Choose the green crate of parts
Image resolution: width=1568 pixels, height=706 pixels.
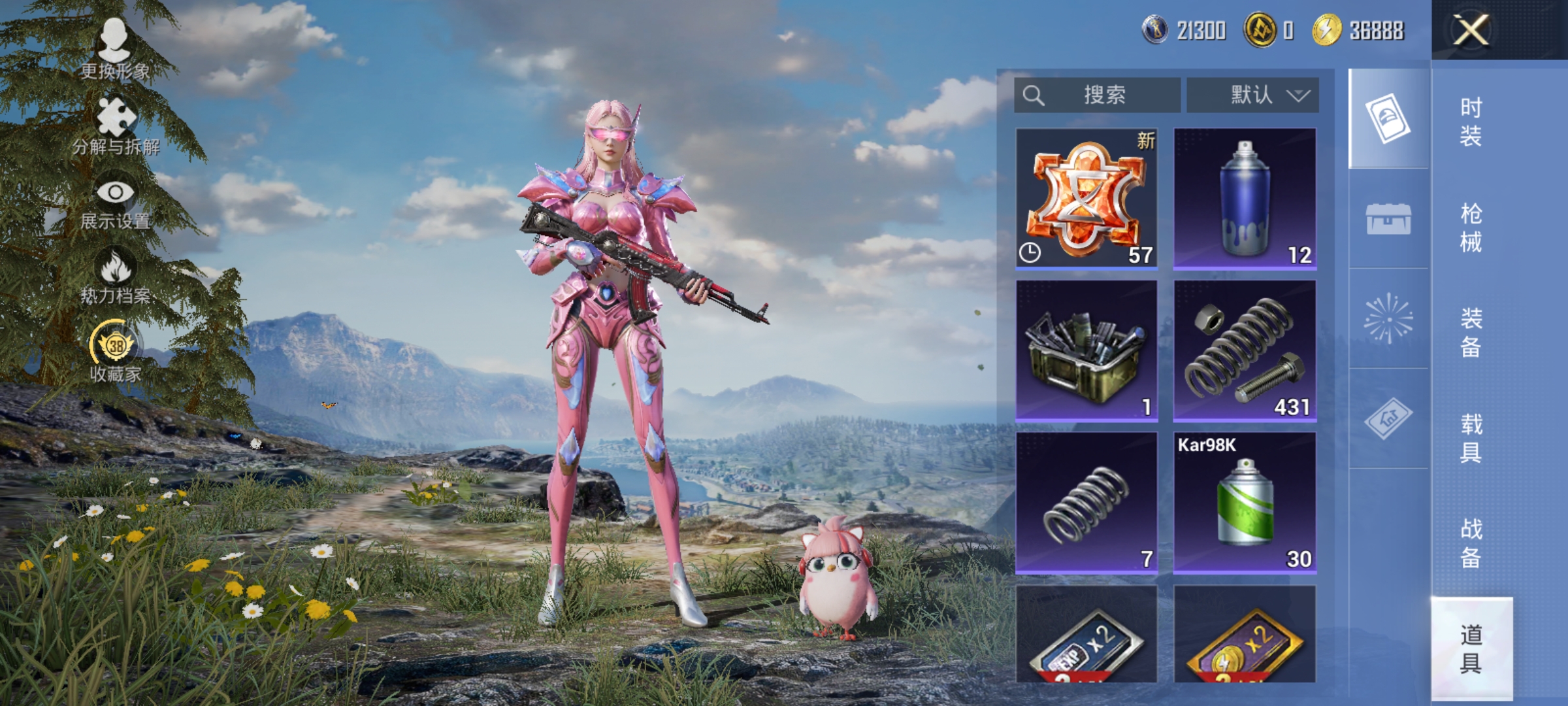pyautogui.click(x=1086, y=351)
